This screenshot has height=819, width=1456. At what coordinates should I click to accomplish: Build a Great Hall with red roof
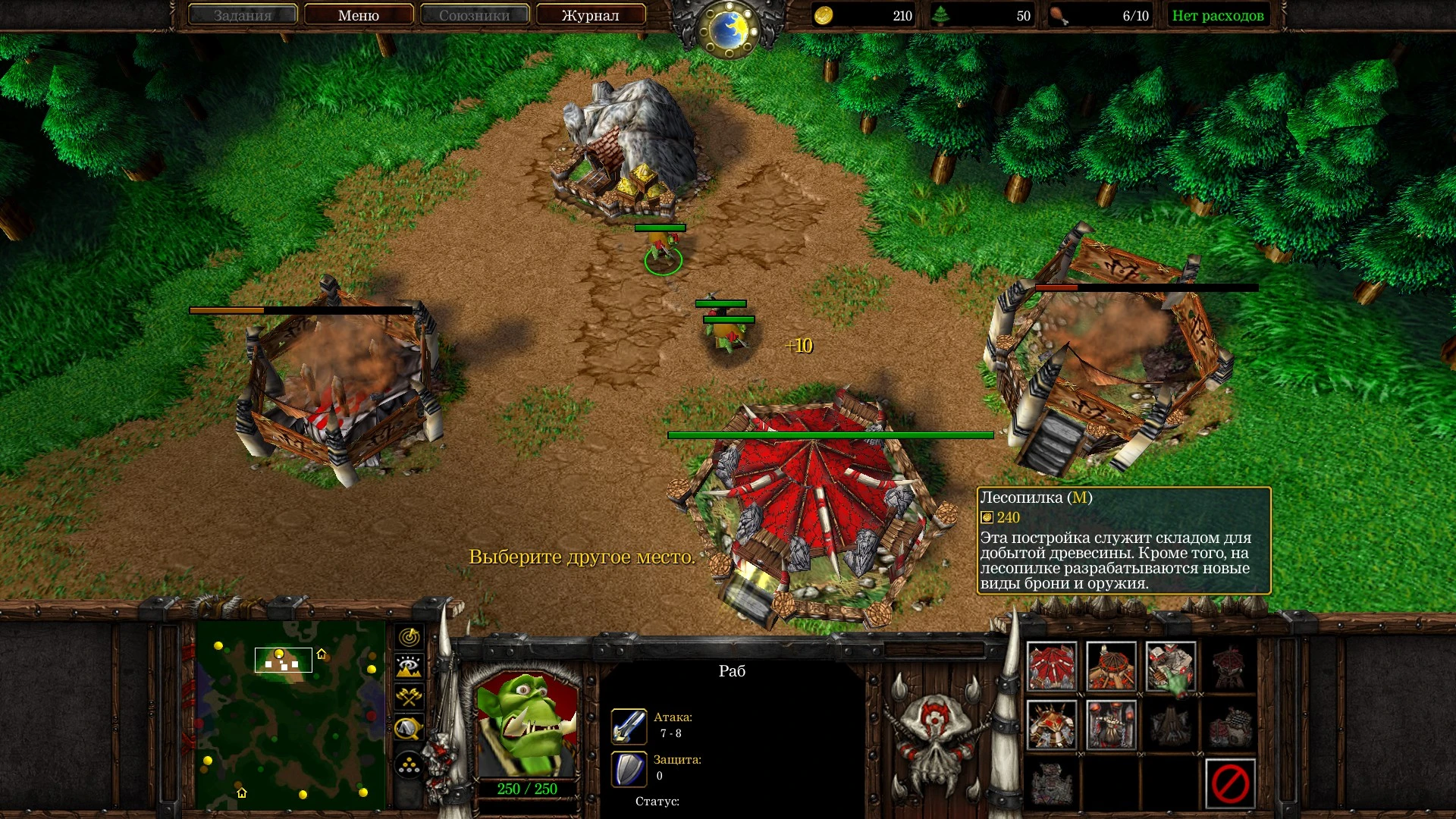click(1051, 667)
